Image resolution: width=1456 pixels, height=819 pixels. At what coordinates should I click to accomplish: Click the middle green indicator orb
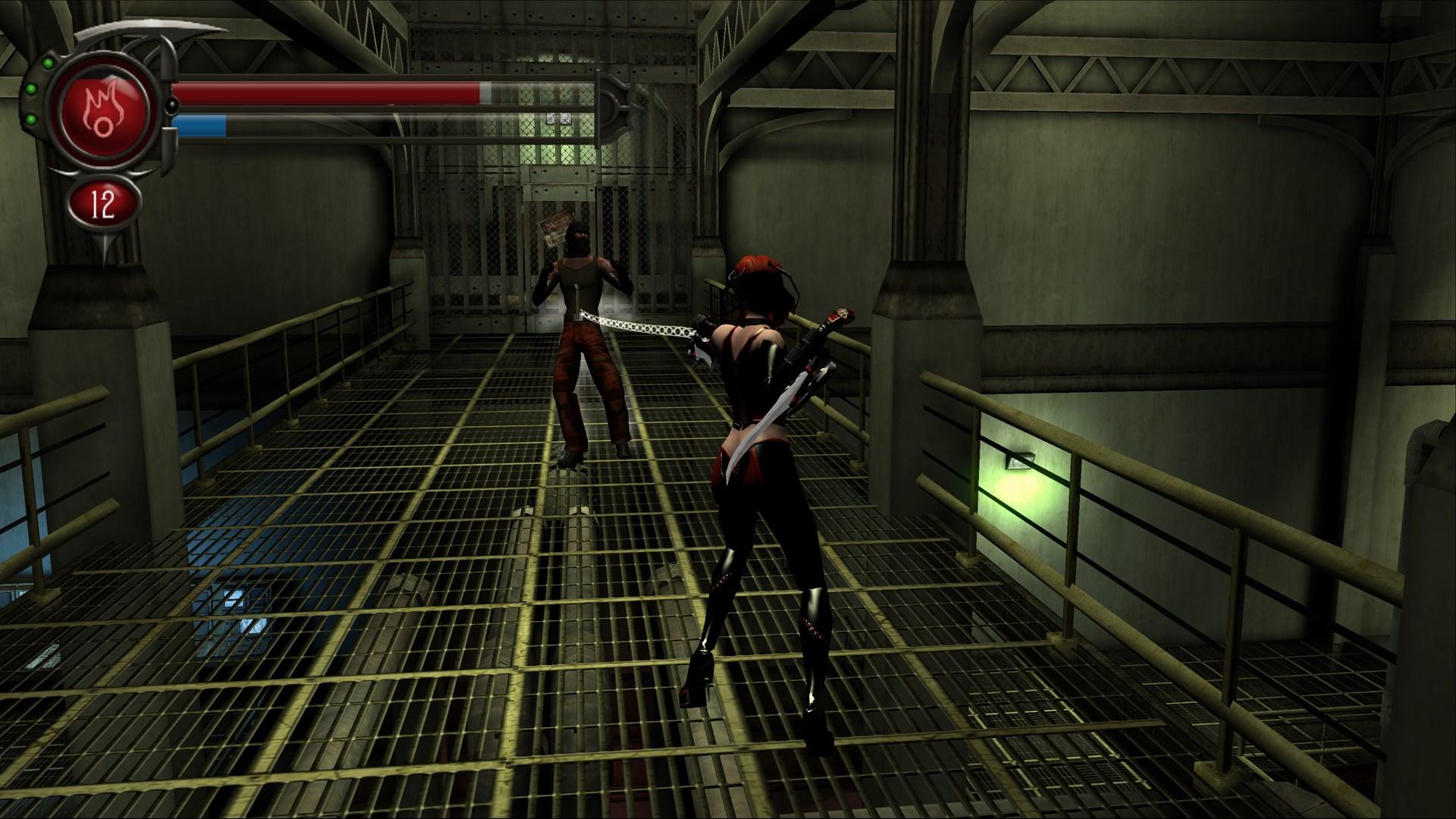[x=31, y=89]
